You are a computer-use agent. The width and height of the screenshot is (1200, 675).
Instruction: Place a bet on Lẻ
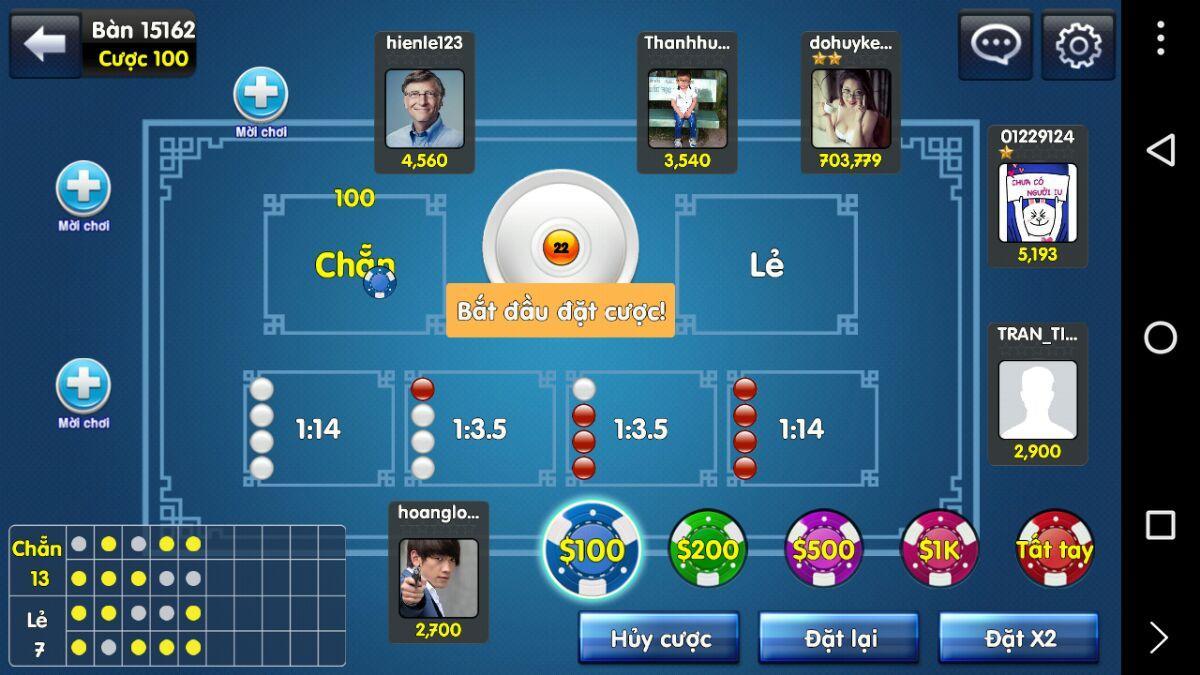(766, 265)
